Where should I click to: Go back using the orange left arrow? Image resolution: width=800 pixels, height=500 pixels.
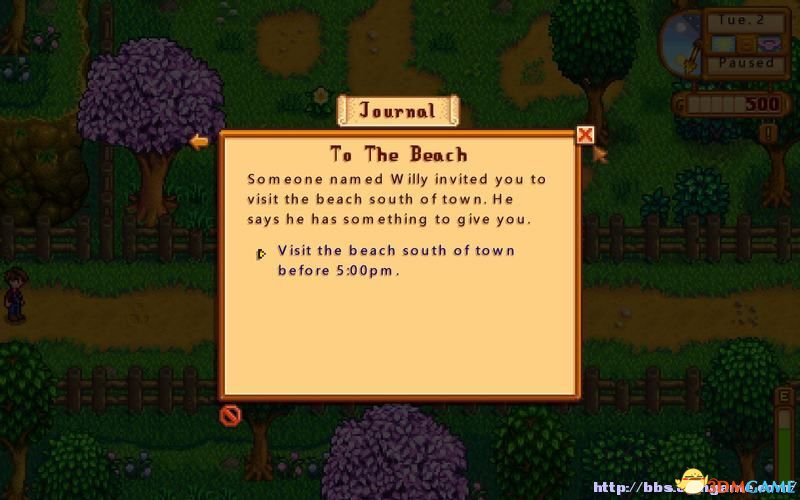pyautogui.click(x=199, y=142)
